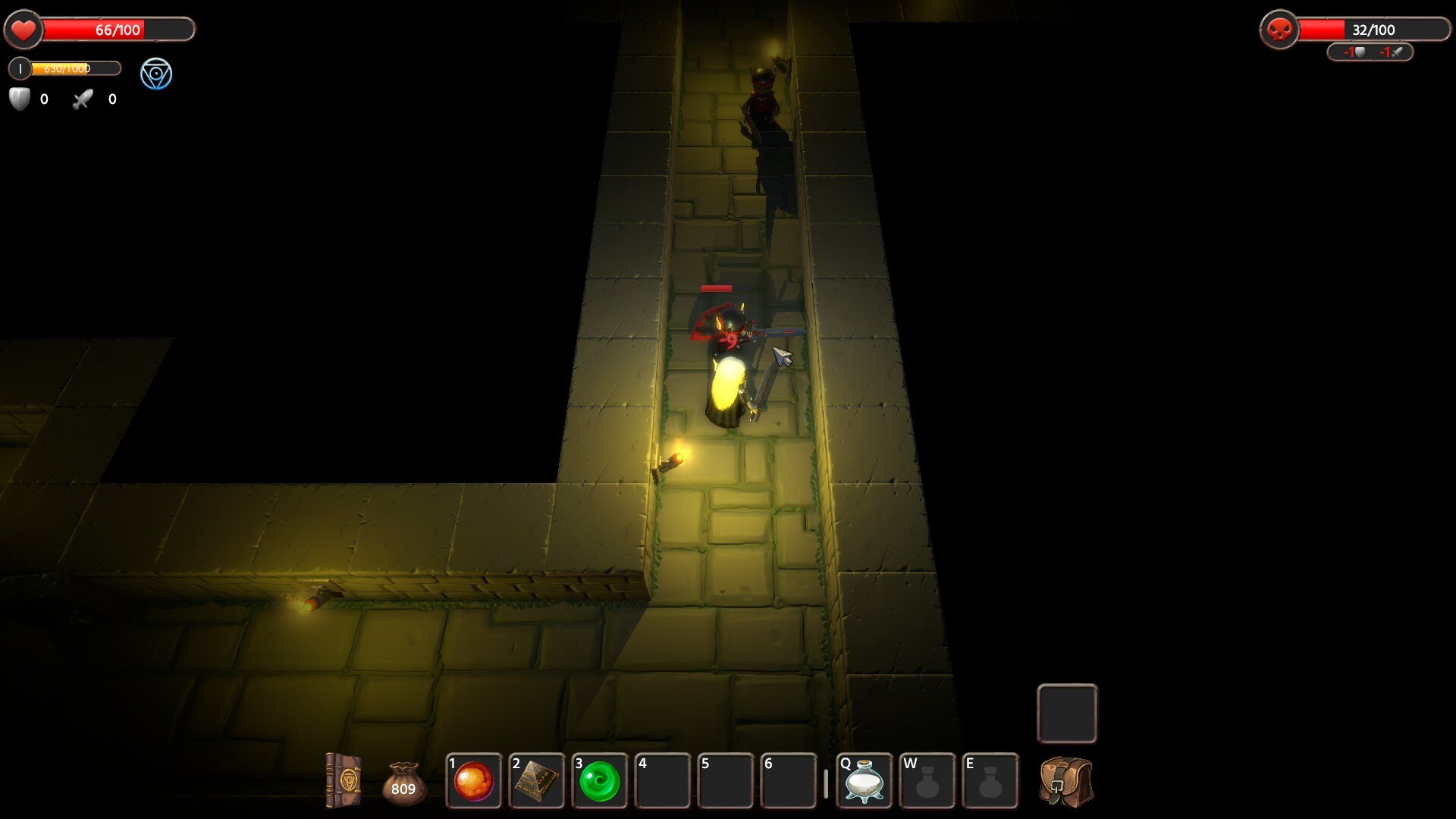Click the gold pouch showing 809

point(403,783)
